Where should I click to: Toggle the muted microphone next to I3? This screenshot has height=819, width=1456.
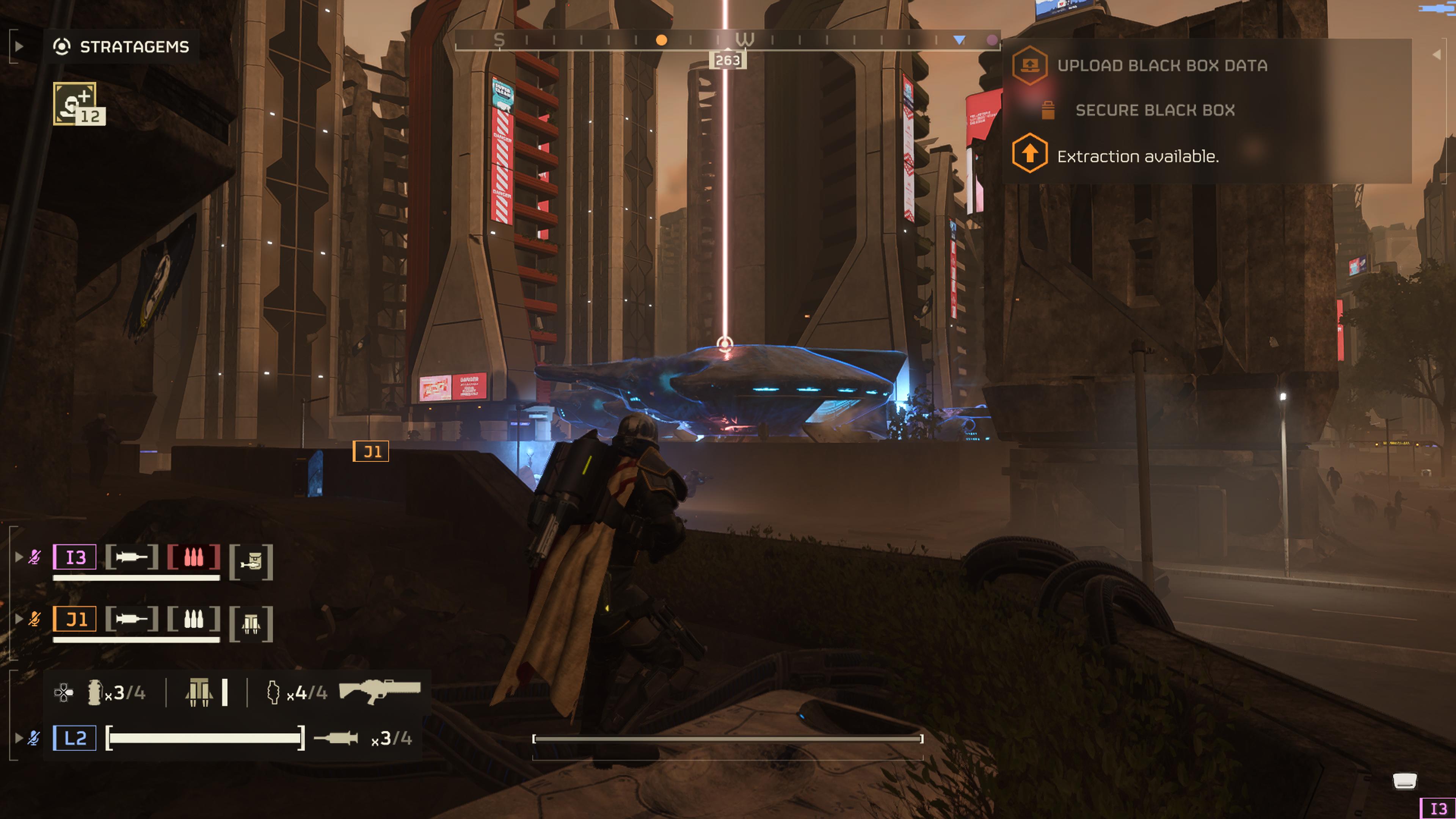35,557
